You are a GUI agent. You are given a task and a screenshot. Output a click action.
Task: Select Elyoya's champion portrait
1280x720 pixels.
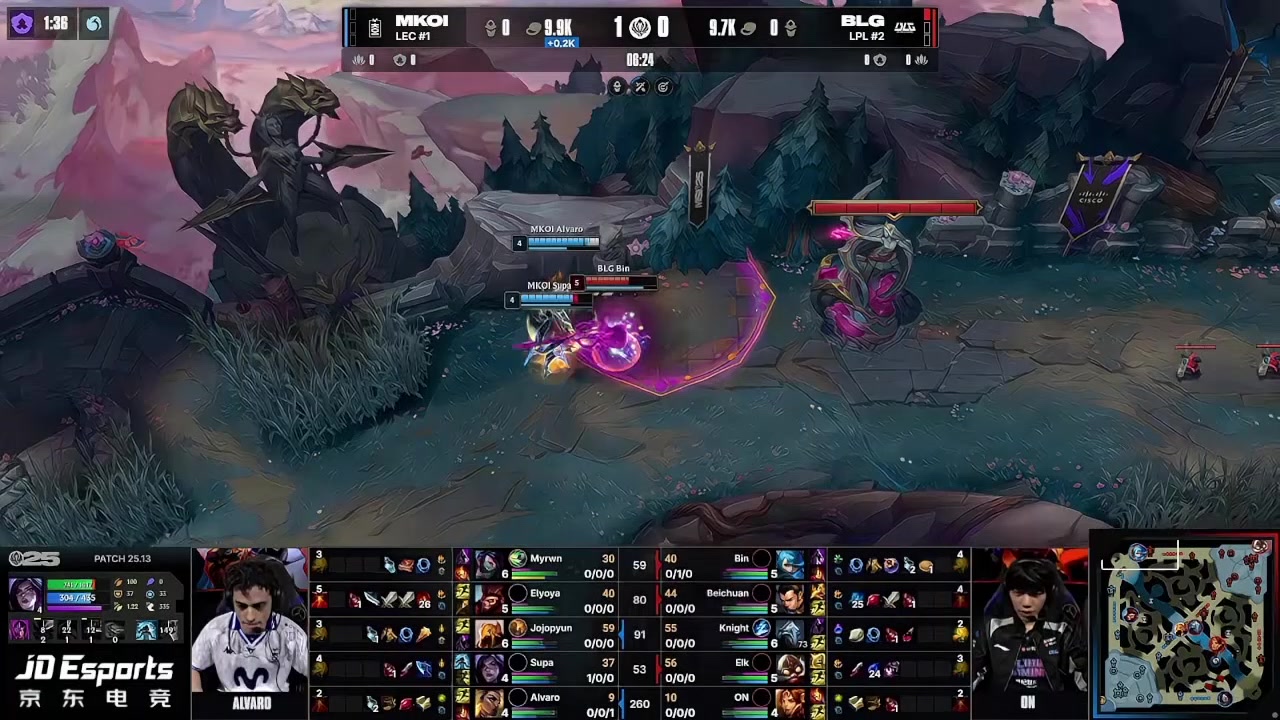tap(489, 599)
